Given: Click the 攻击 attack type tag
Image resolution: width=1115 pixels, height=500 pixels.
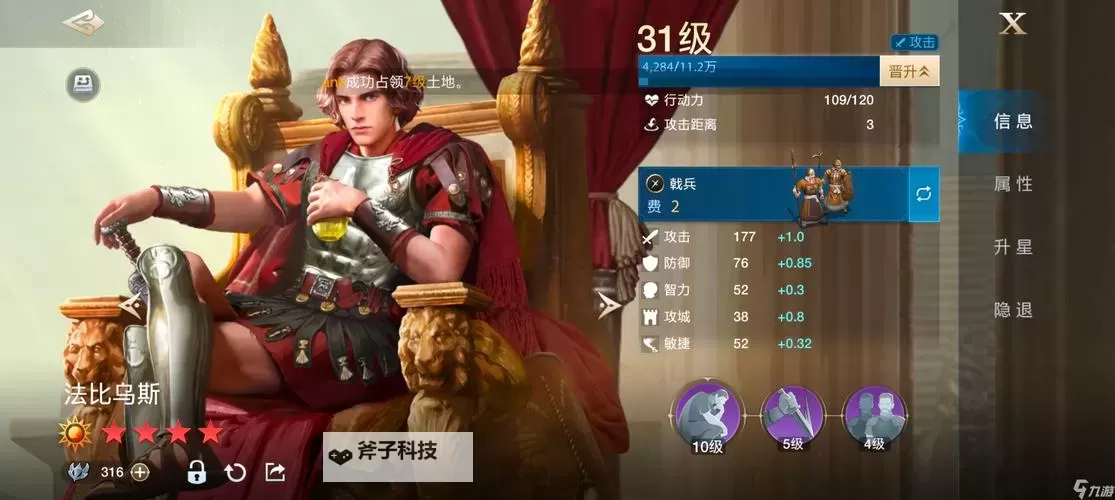Looking at the screenshot, I should coord(914,43).
